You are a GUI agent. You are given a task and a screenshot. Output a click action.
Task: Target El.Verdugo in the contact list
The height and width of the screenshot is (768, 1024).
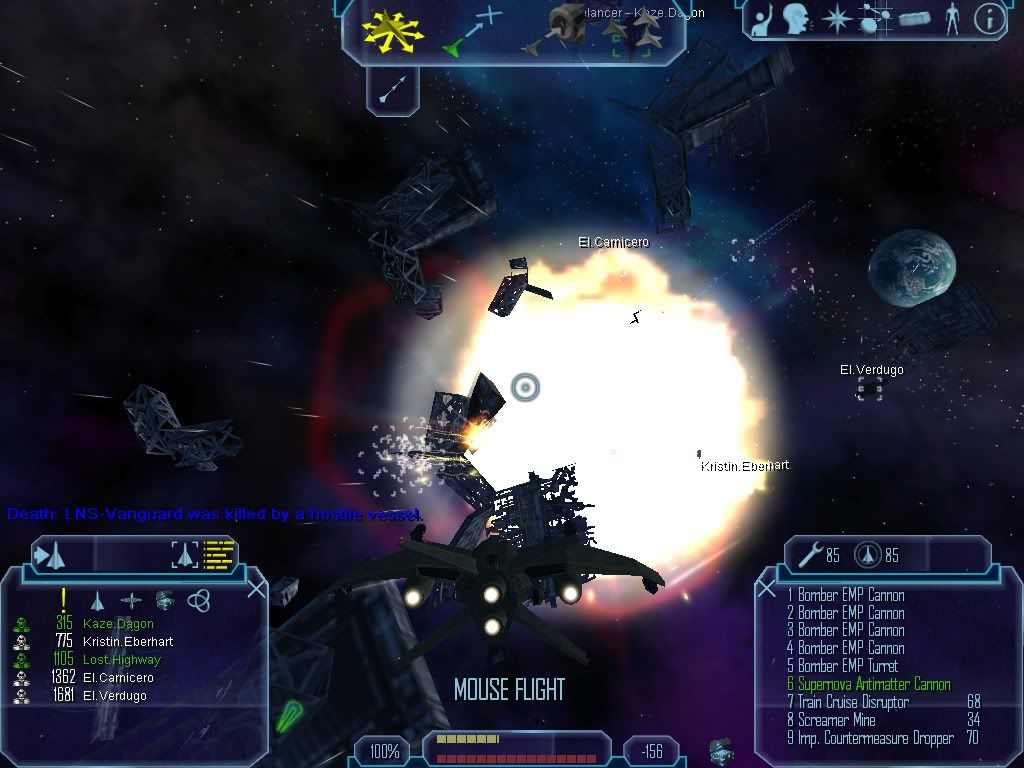coord(114,696)
